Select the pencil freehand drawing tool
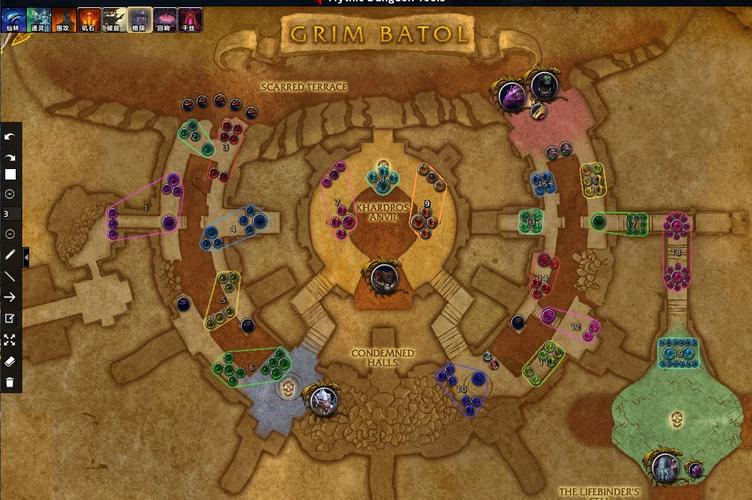 click(x=10, y=255)
